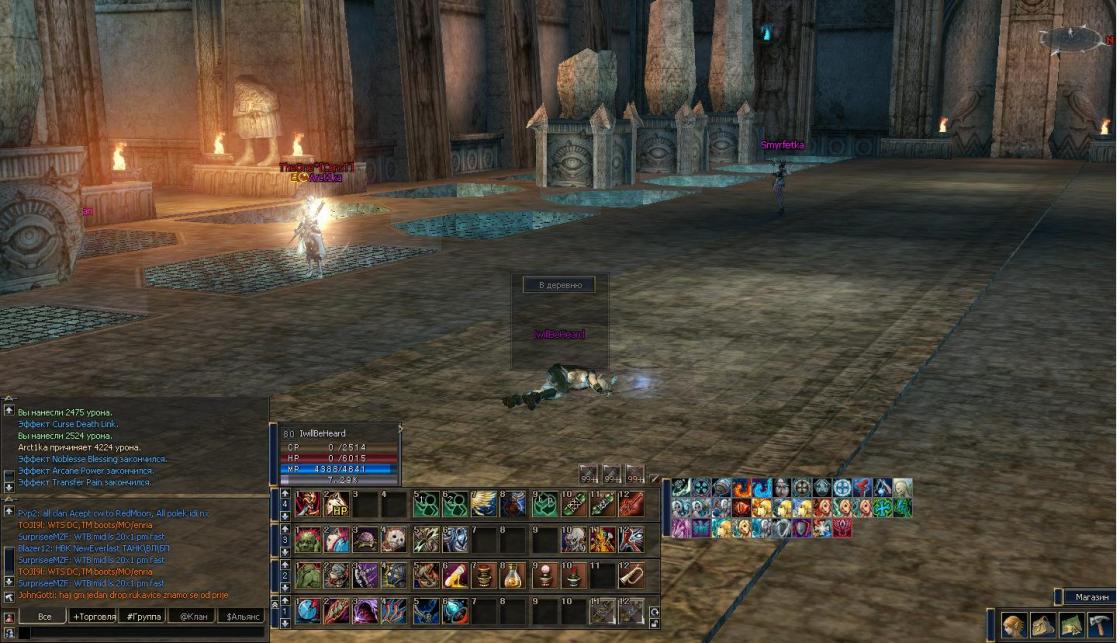Click the "В деревню" respawn button
Image resolution: width=1120 pixels, height=643 pixels.
(x=559, y=285)
